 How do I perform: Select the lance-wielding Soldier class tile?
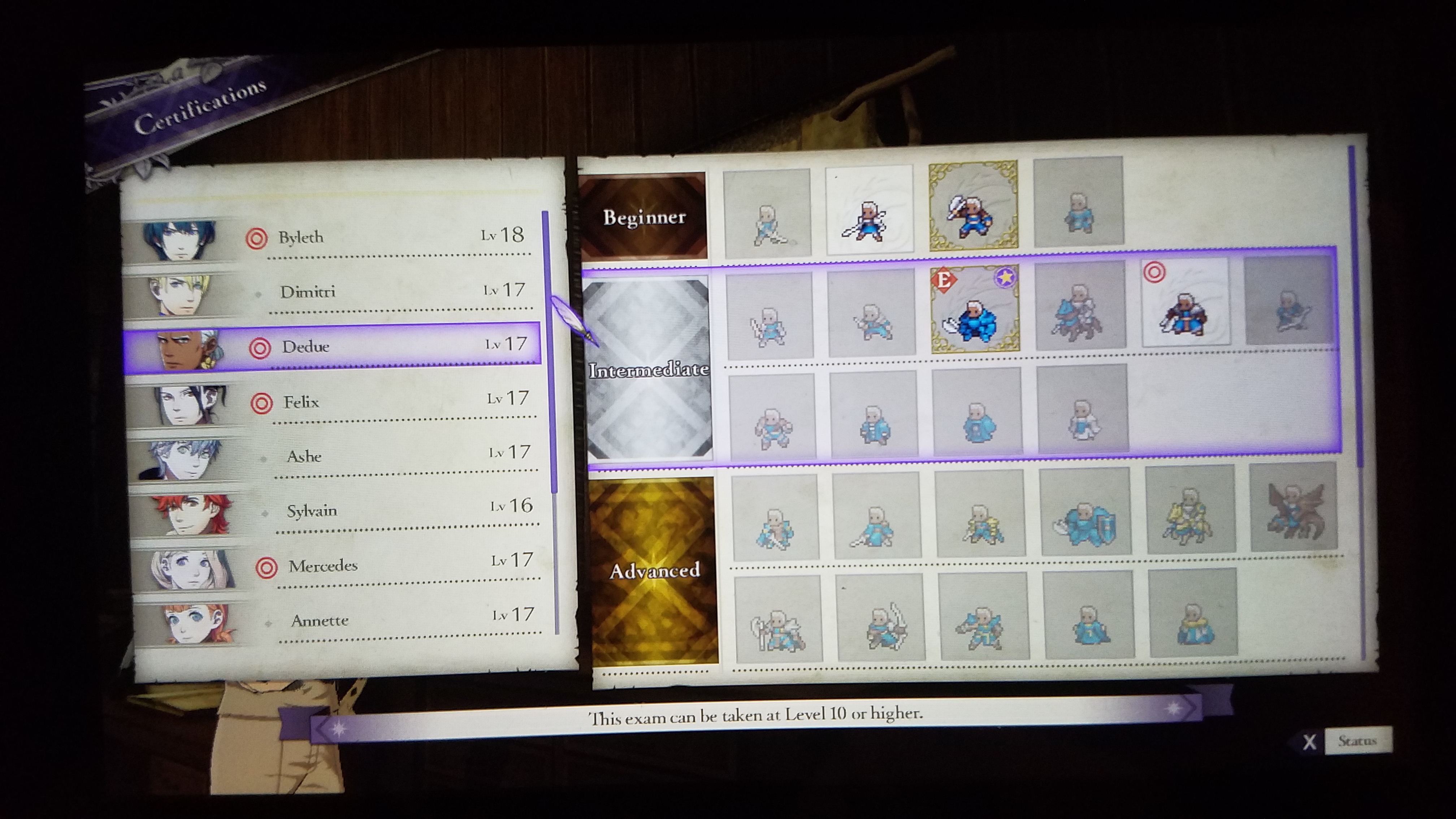[x=869, y=209]
